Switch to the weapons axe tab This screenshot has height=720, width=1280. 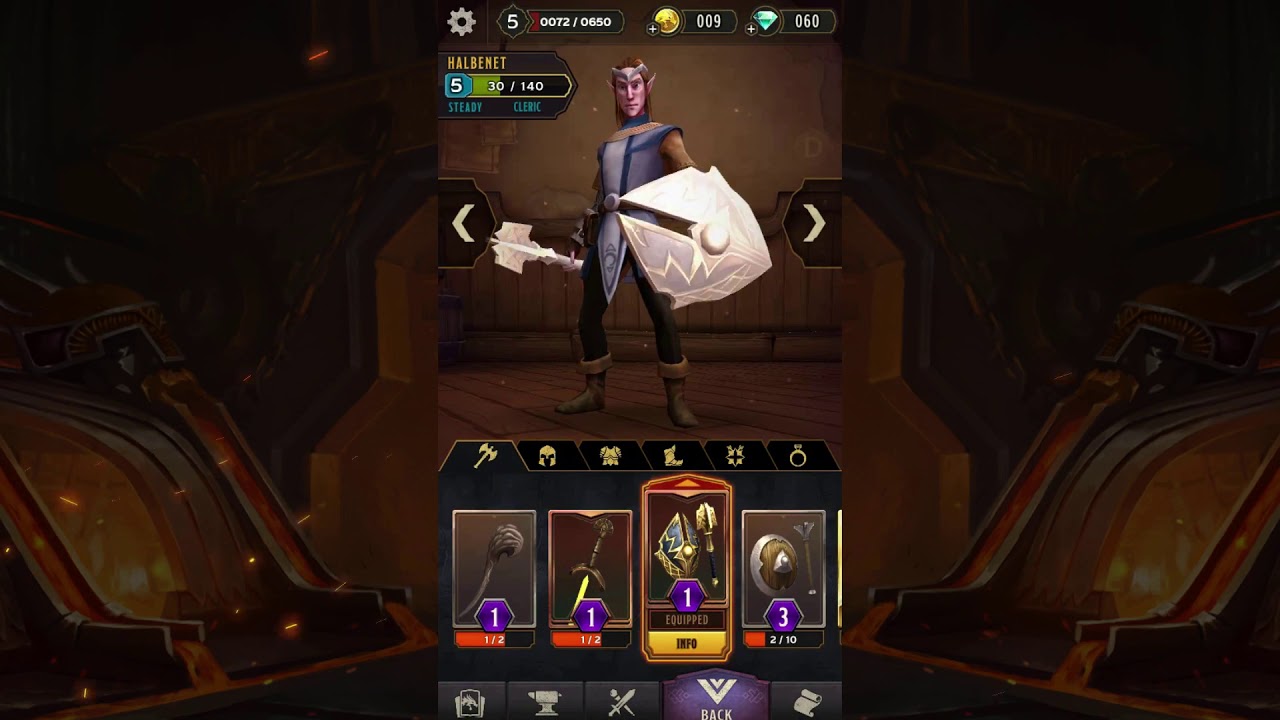[486, 456]
